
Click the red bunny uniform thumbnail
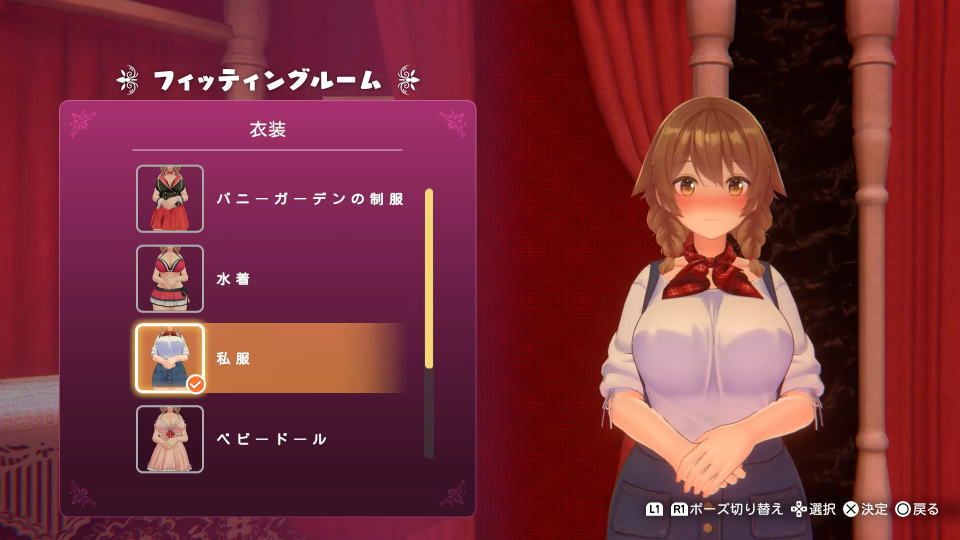[x=170, y=199]
